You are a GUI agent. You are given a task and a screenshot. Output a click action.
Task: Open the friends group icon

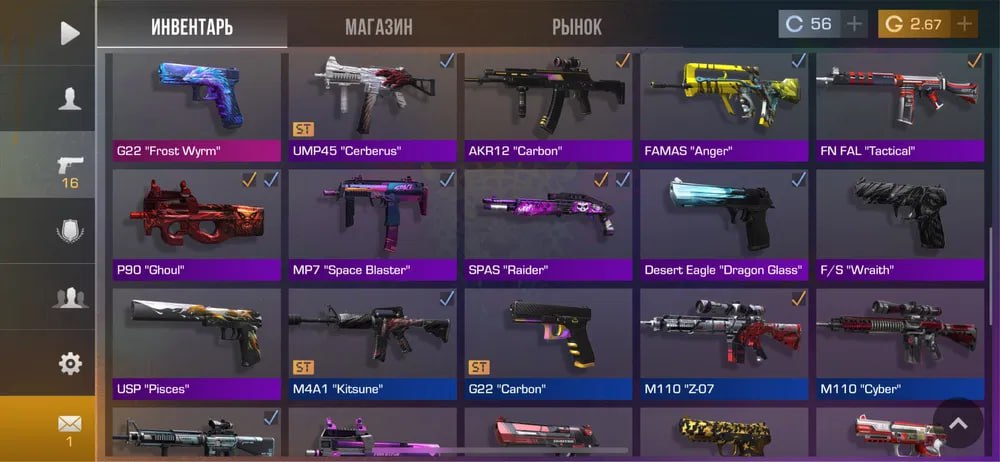point(69,297)
